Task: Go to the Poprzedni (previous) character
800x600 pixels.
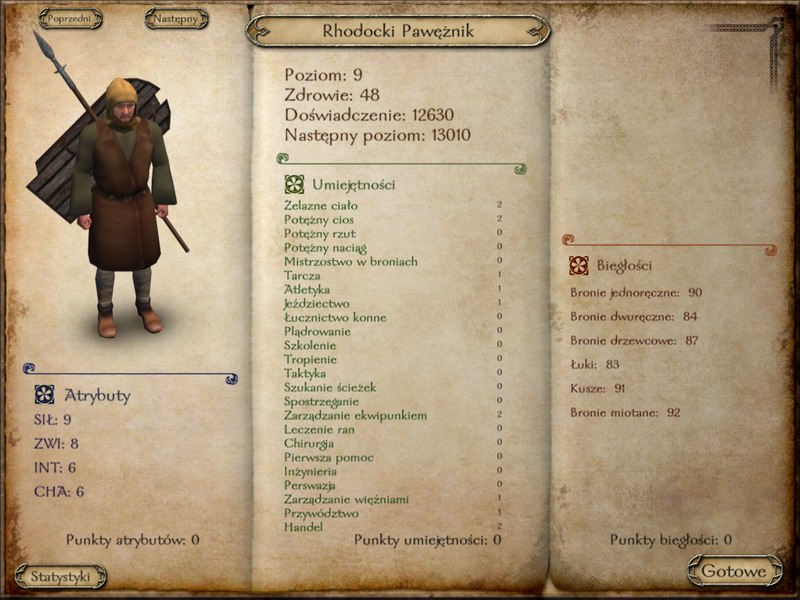Action: [71, 18]
